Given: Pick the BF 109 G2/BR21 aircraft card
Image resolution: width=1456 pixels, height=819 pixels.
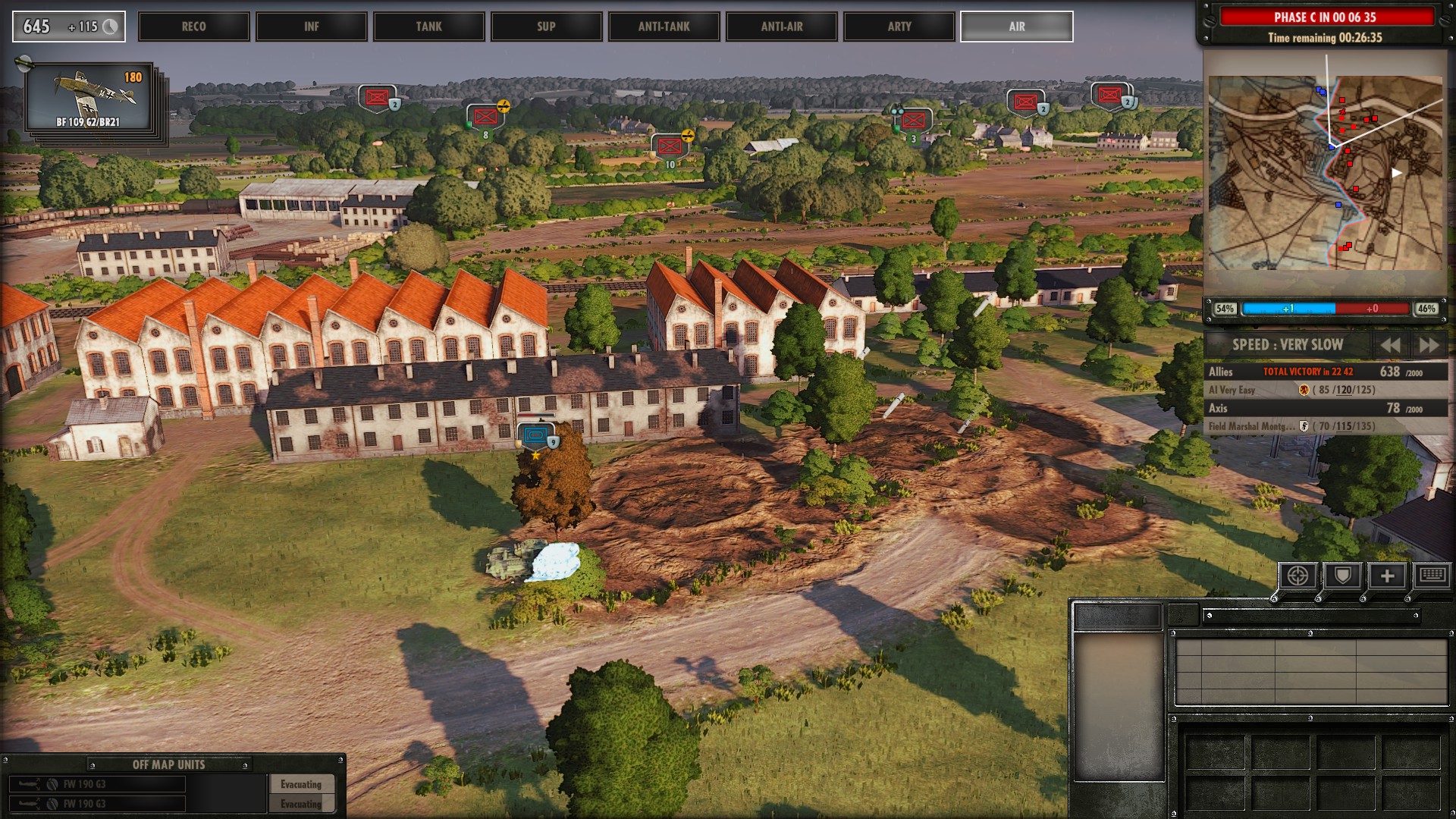Looking at the screenshot, I should (x=89, y=97).
